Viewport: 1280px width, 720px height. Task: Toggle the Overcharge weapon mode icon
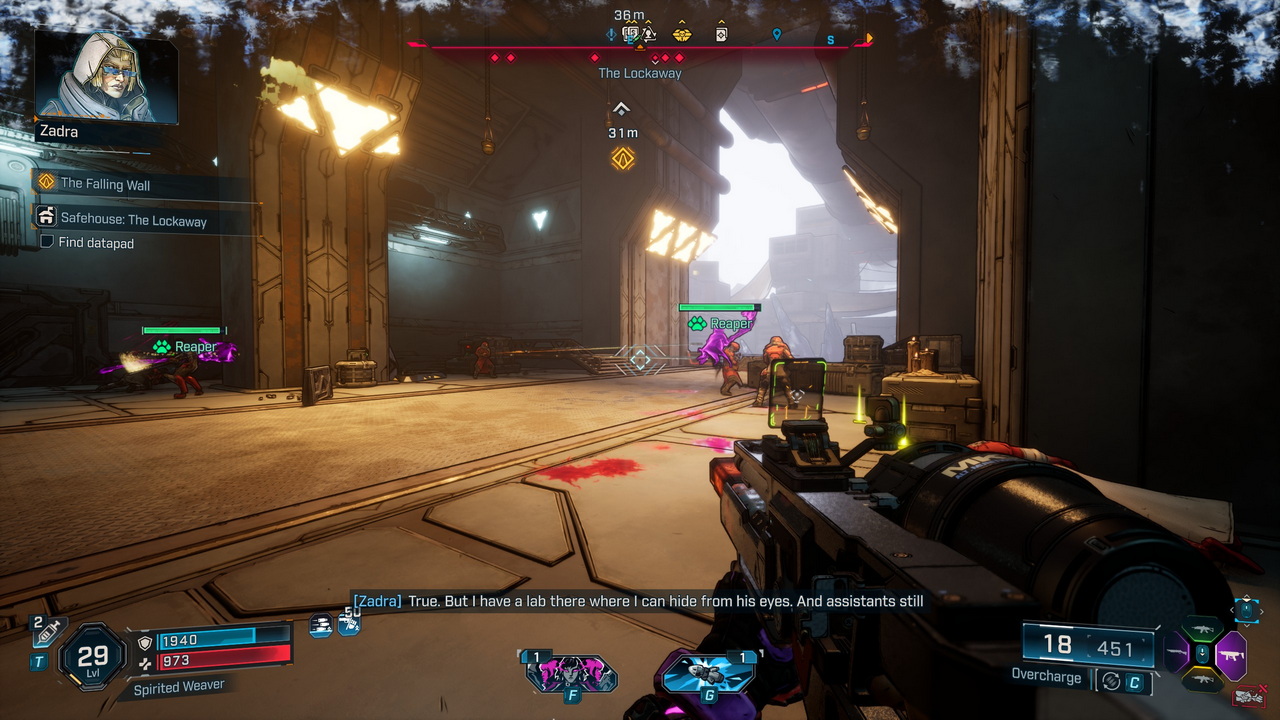tap(1111, 681)
